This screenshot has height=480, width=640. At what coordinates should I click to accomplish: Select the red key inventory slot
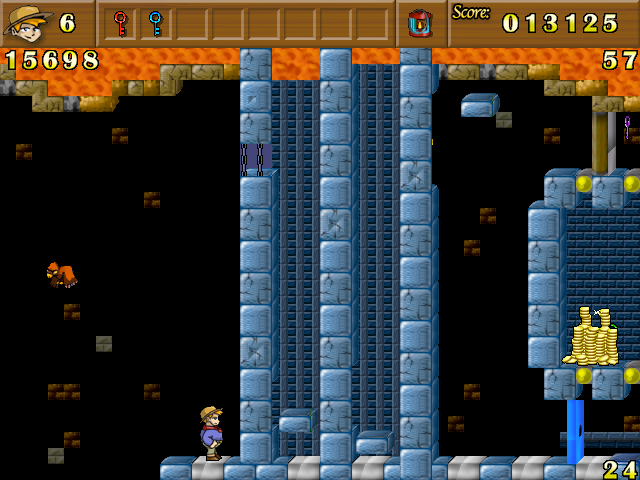tap(121, 22)
